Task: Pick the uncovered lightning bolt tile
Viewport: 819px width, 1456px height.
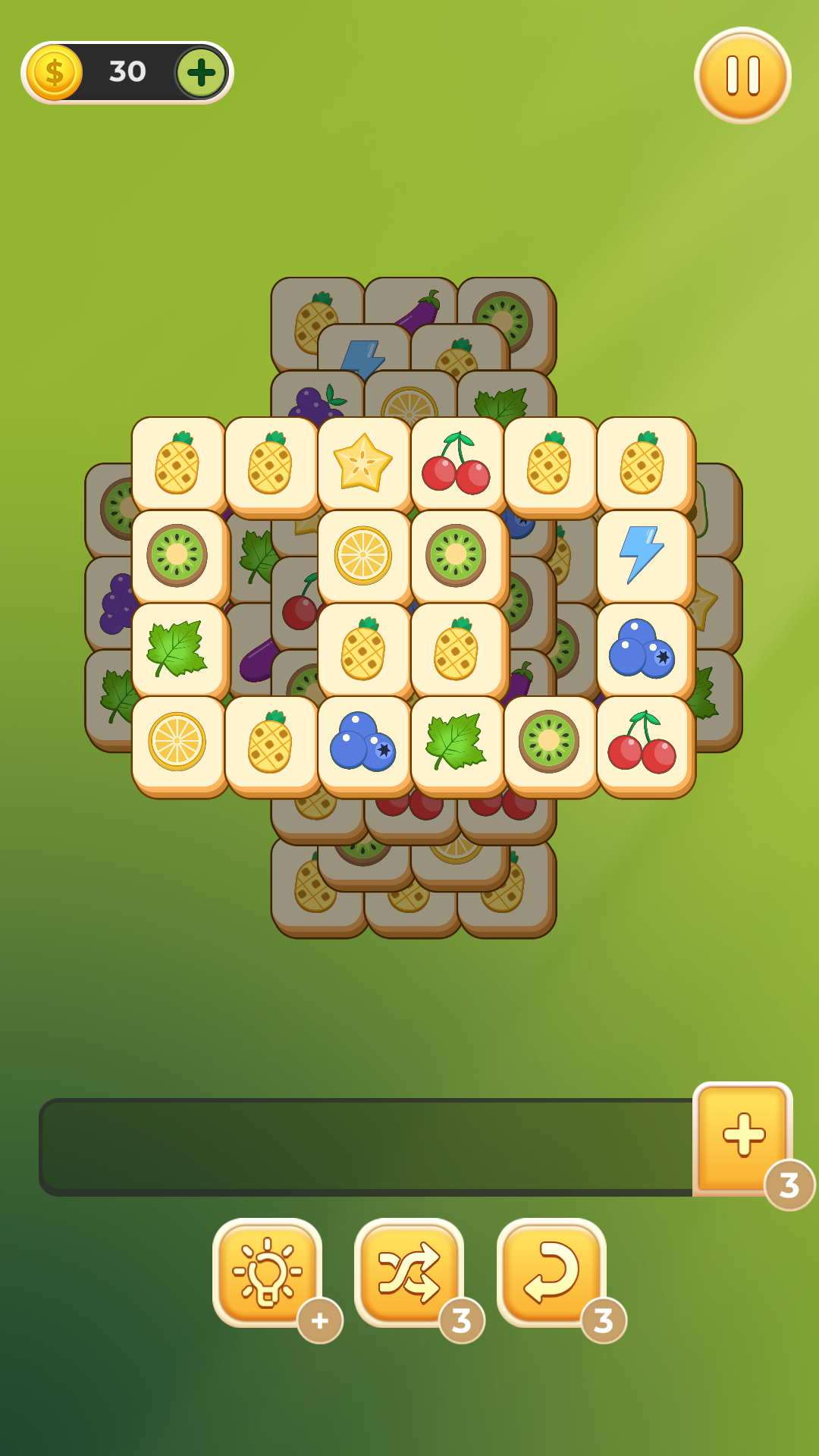Action: click(x=642, y=556)
